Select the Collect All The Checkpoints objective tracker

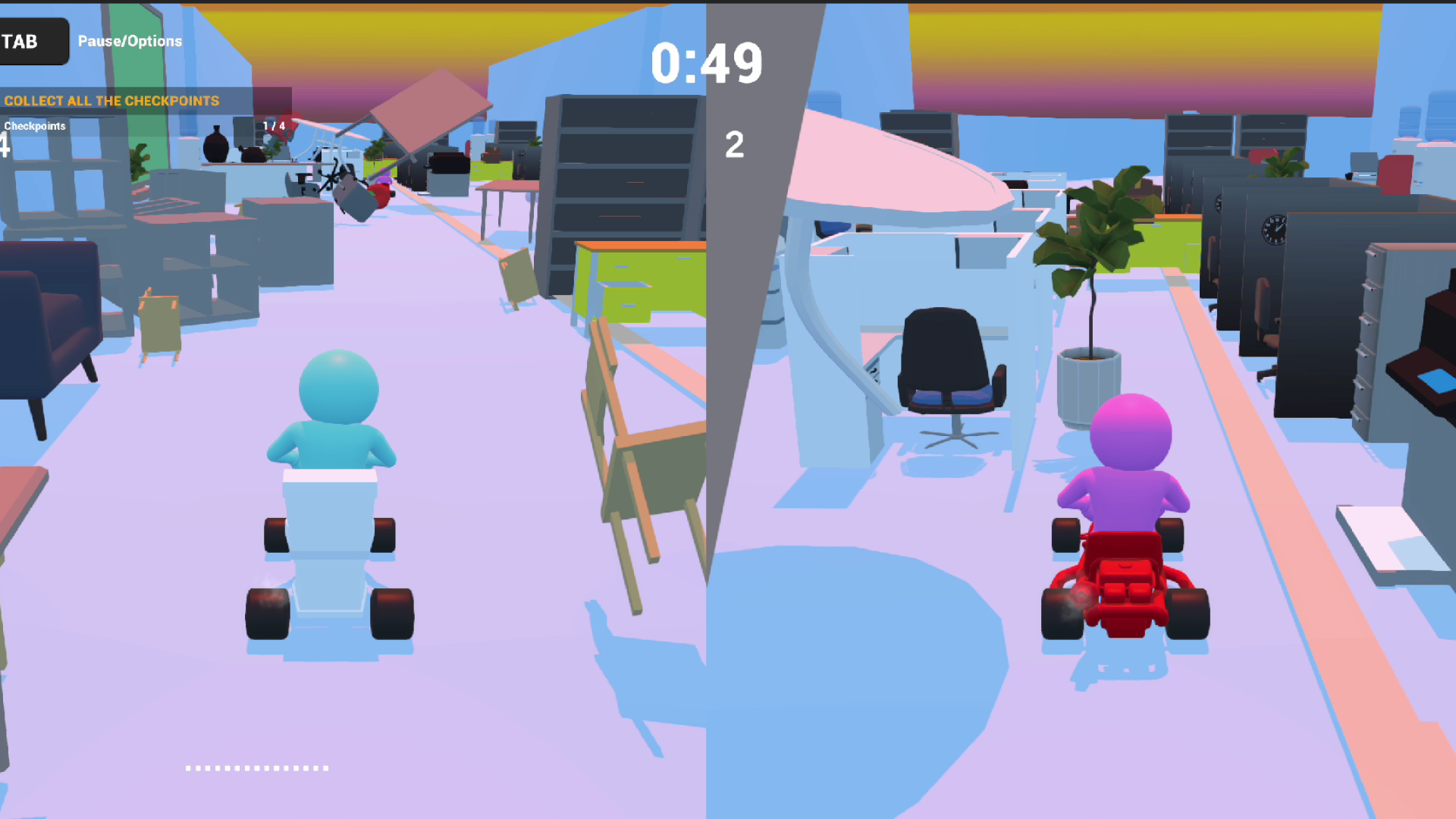tap(112, 101)
